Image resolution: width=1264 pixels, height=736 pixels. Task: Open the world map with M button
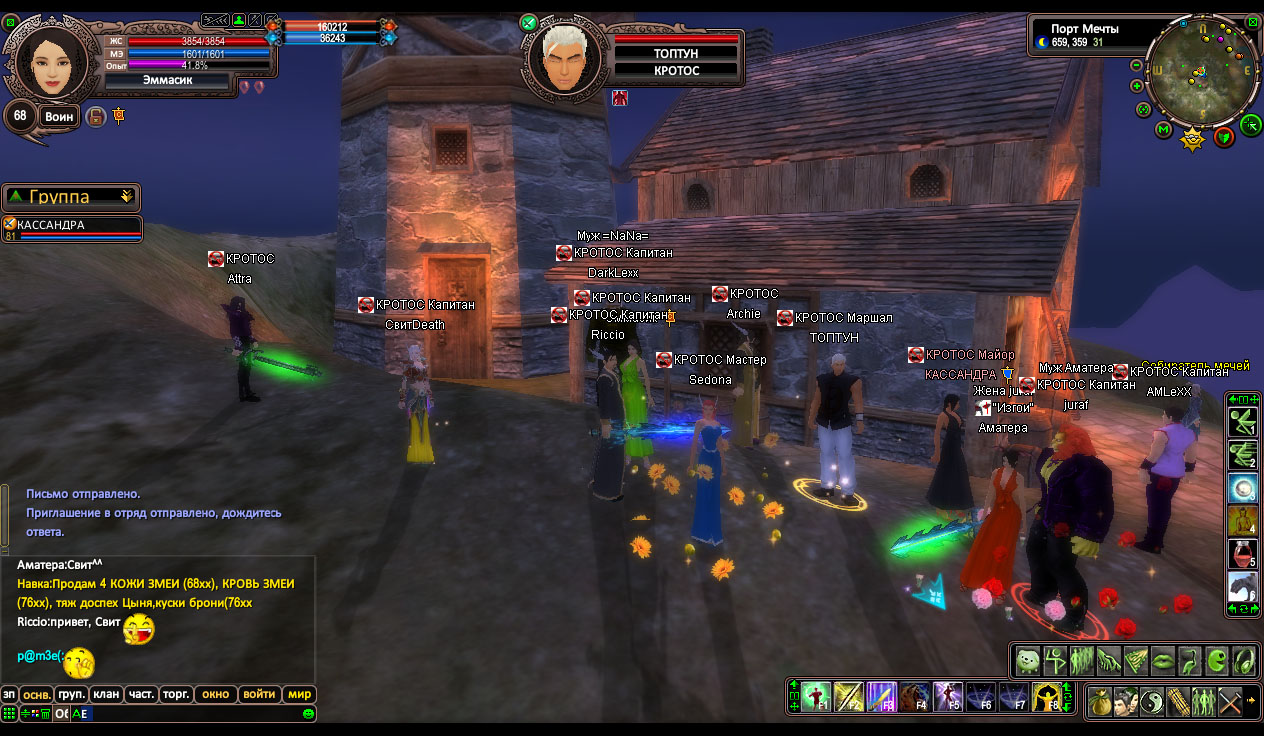(1163, 129)
